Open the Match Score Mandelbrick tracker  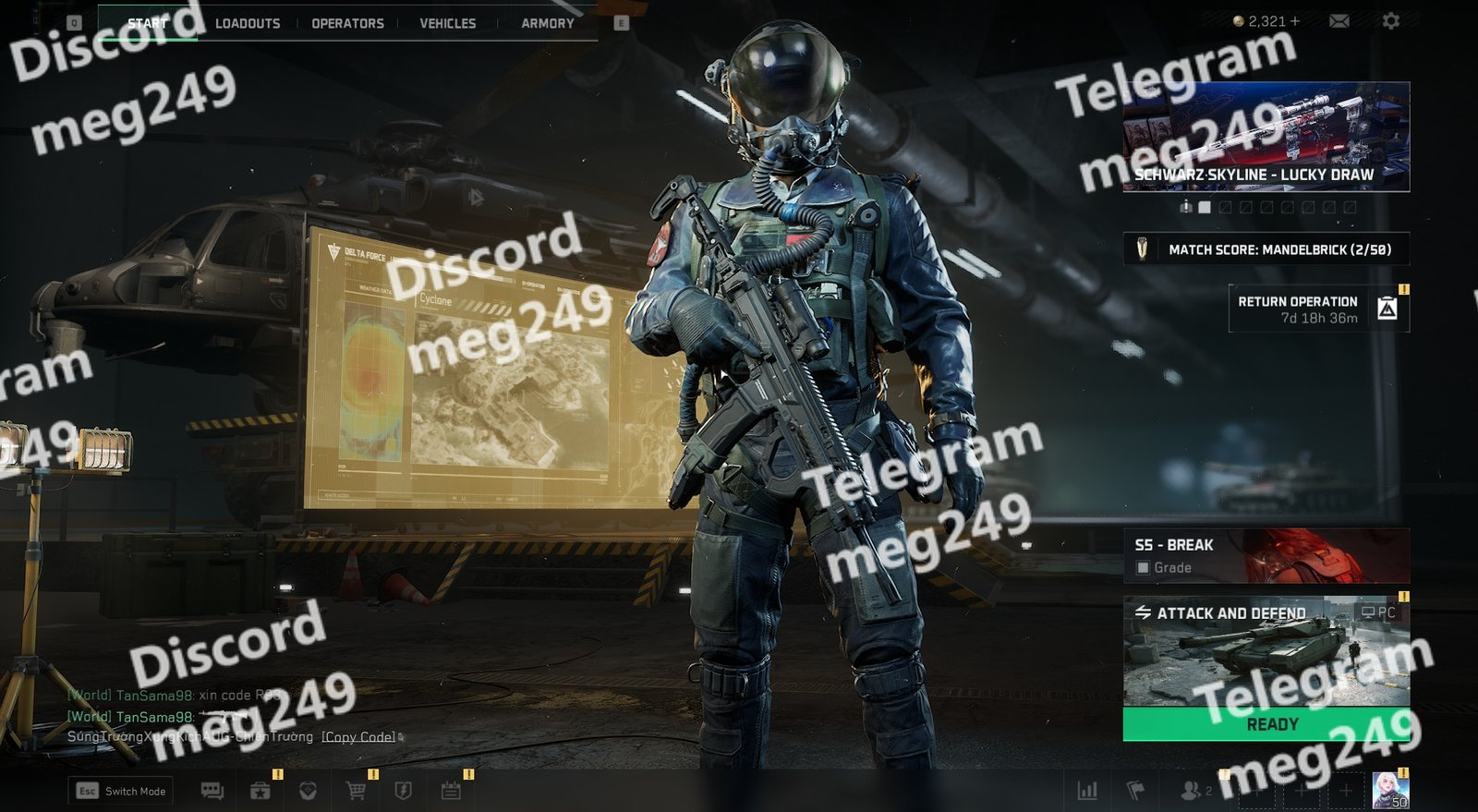1266,249
